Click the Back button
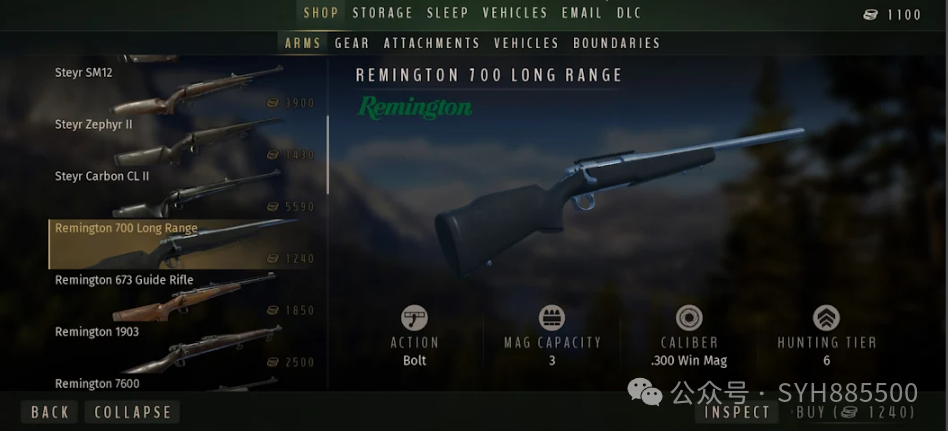This screenshot has height=431, width=948. [x=50, y=412]
